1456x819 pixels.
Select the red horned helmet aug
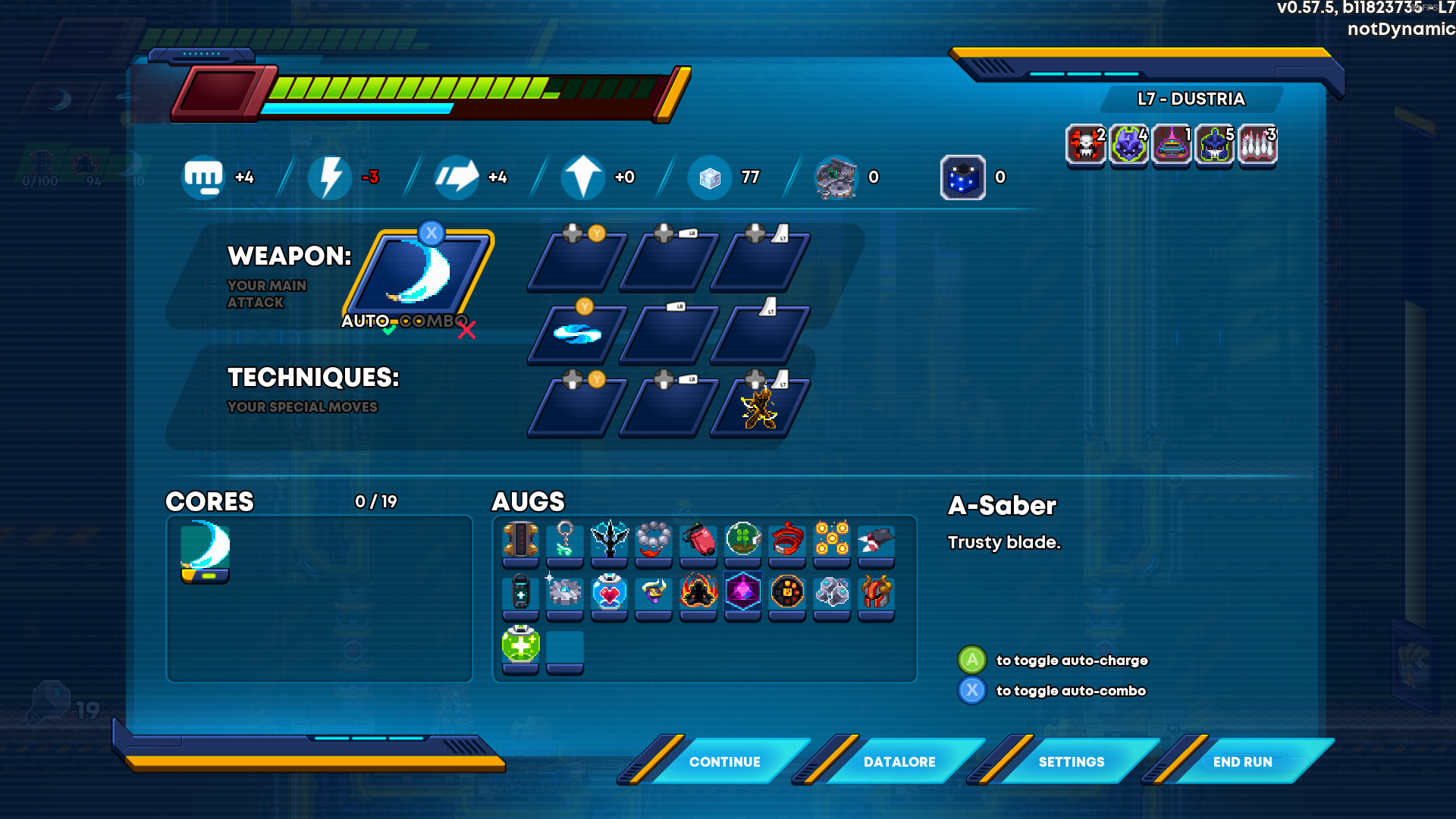876,592
